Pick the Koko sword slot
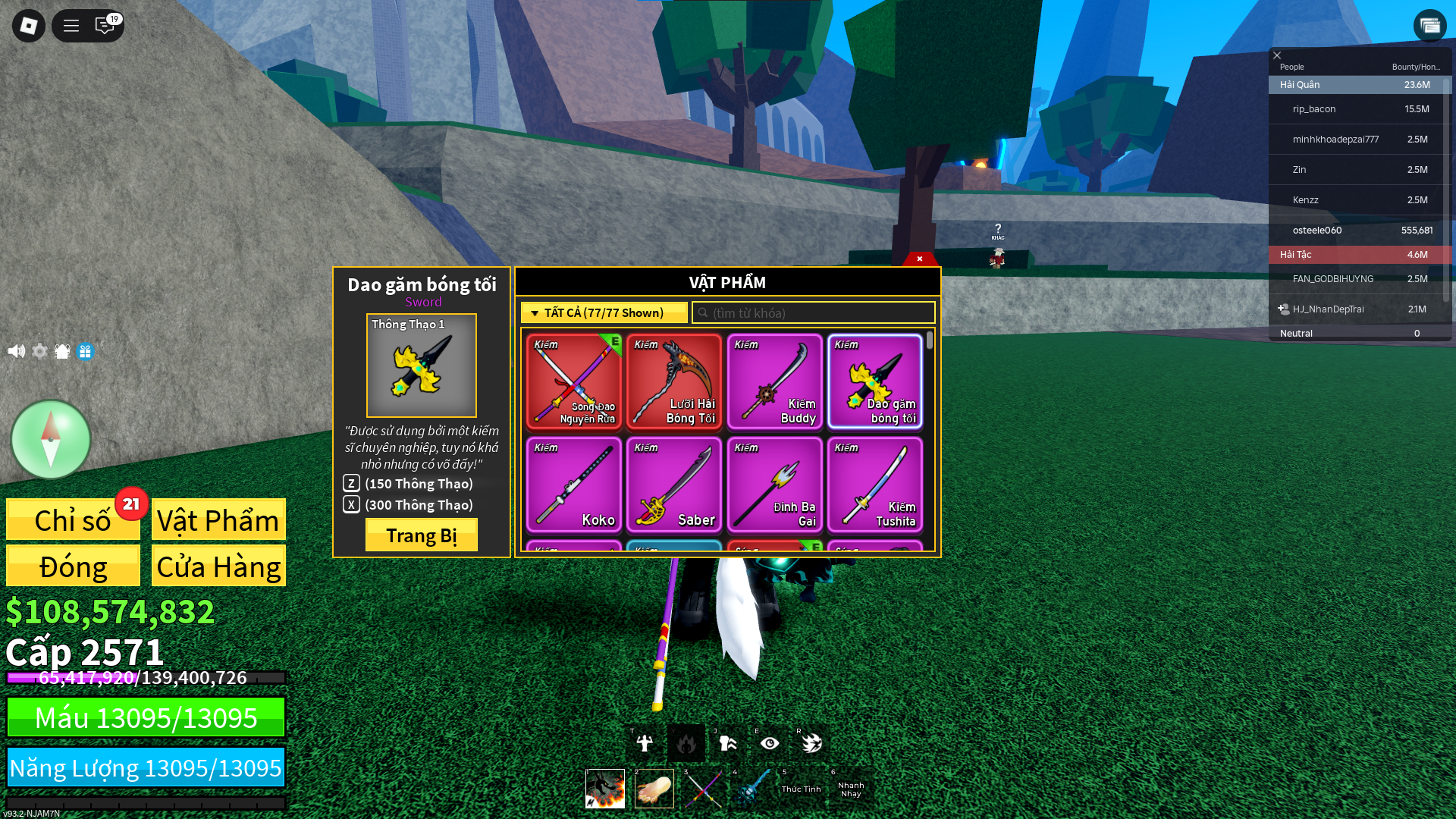This screenshot has height=819, width=1456. click(x=574, y=485)
